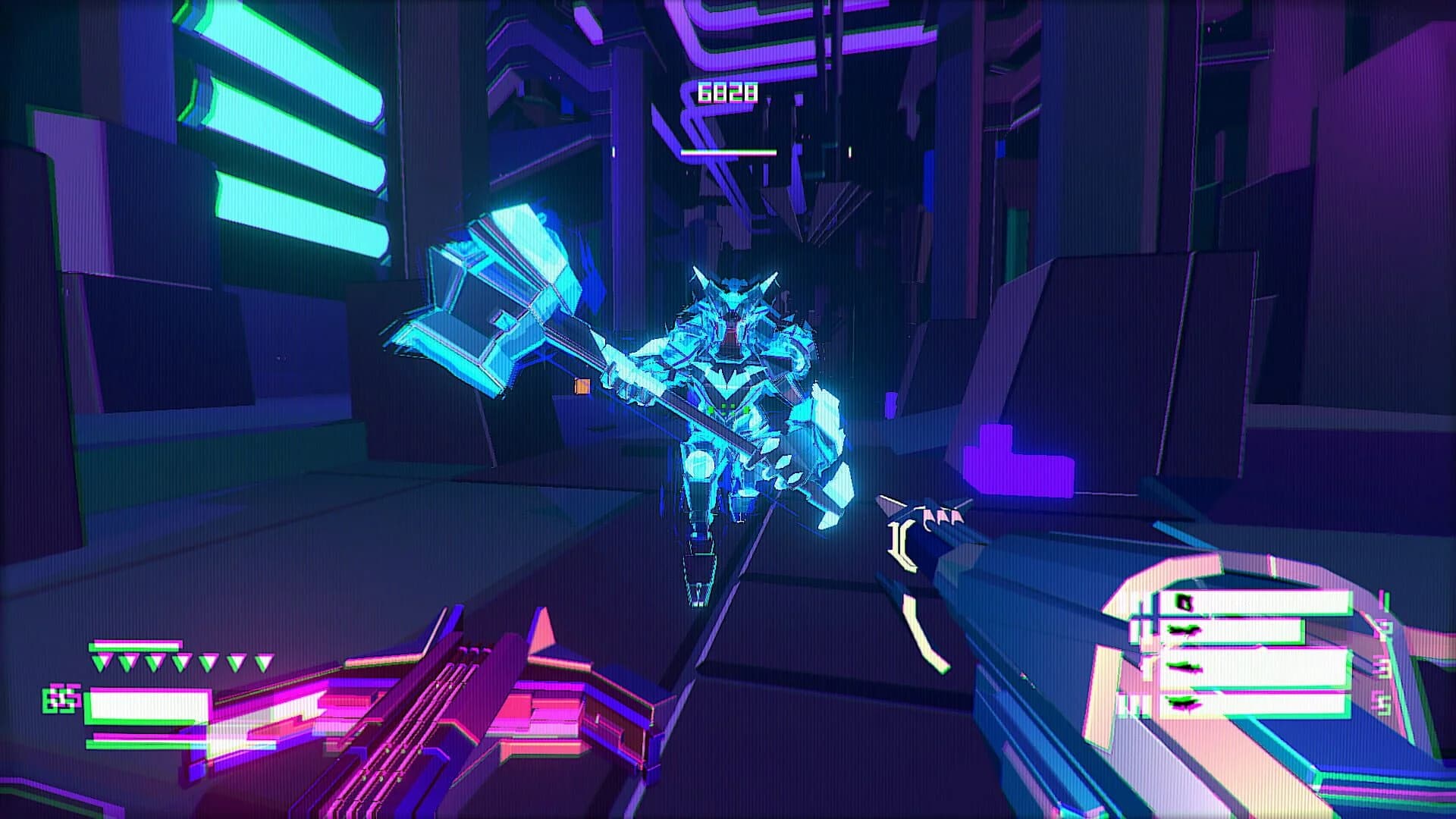Select the weapon slot 1 icon
The image size is (1456, 819).
point(1185,601)
